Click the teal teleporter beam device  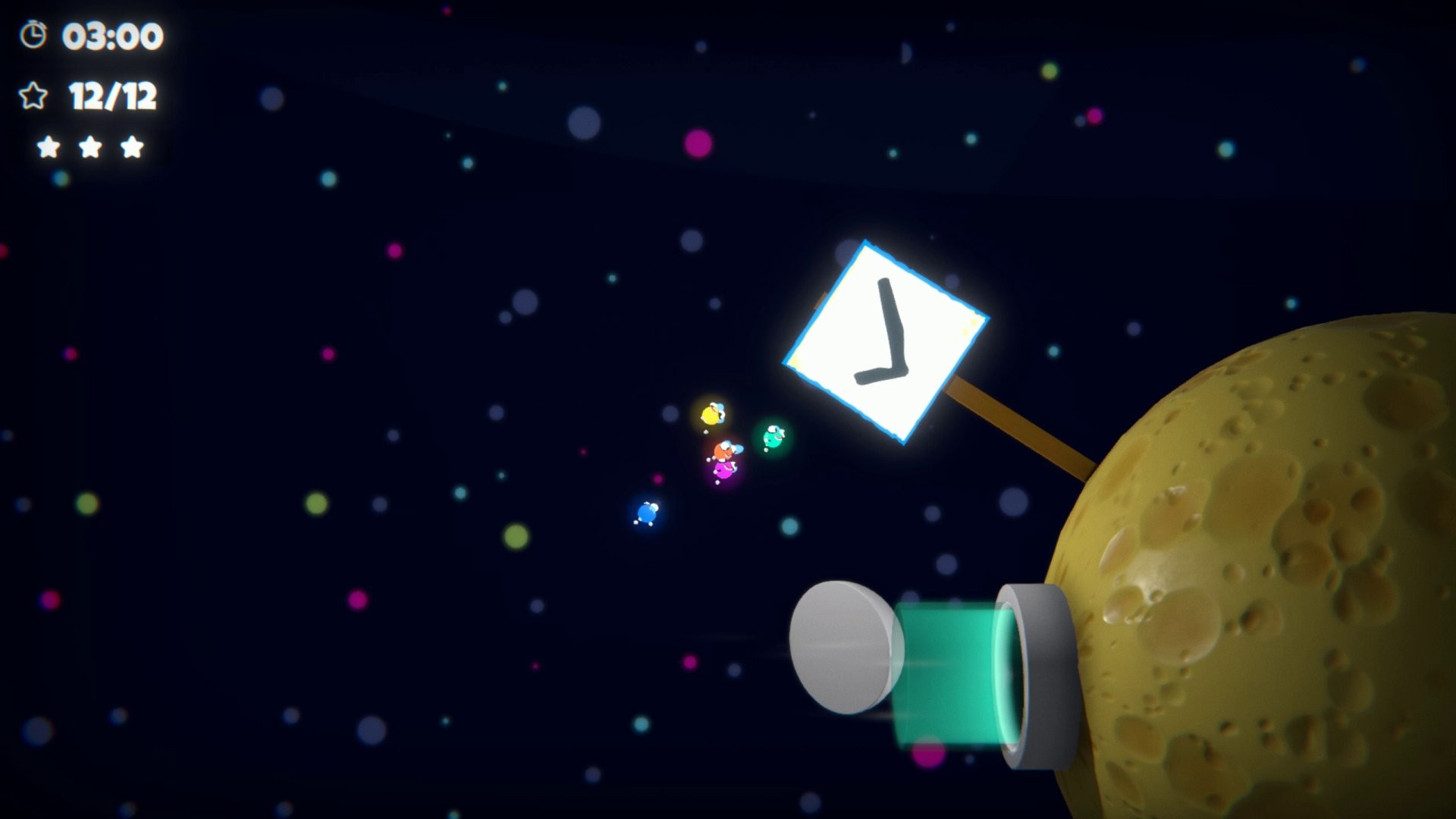(948, 675)
